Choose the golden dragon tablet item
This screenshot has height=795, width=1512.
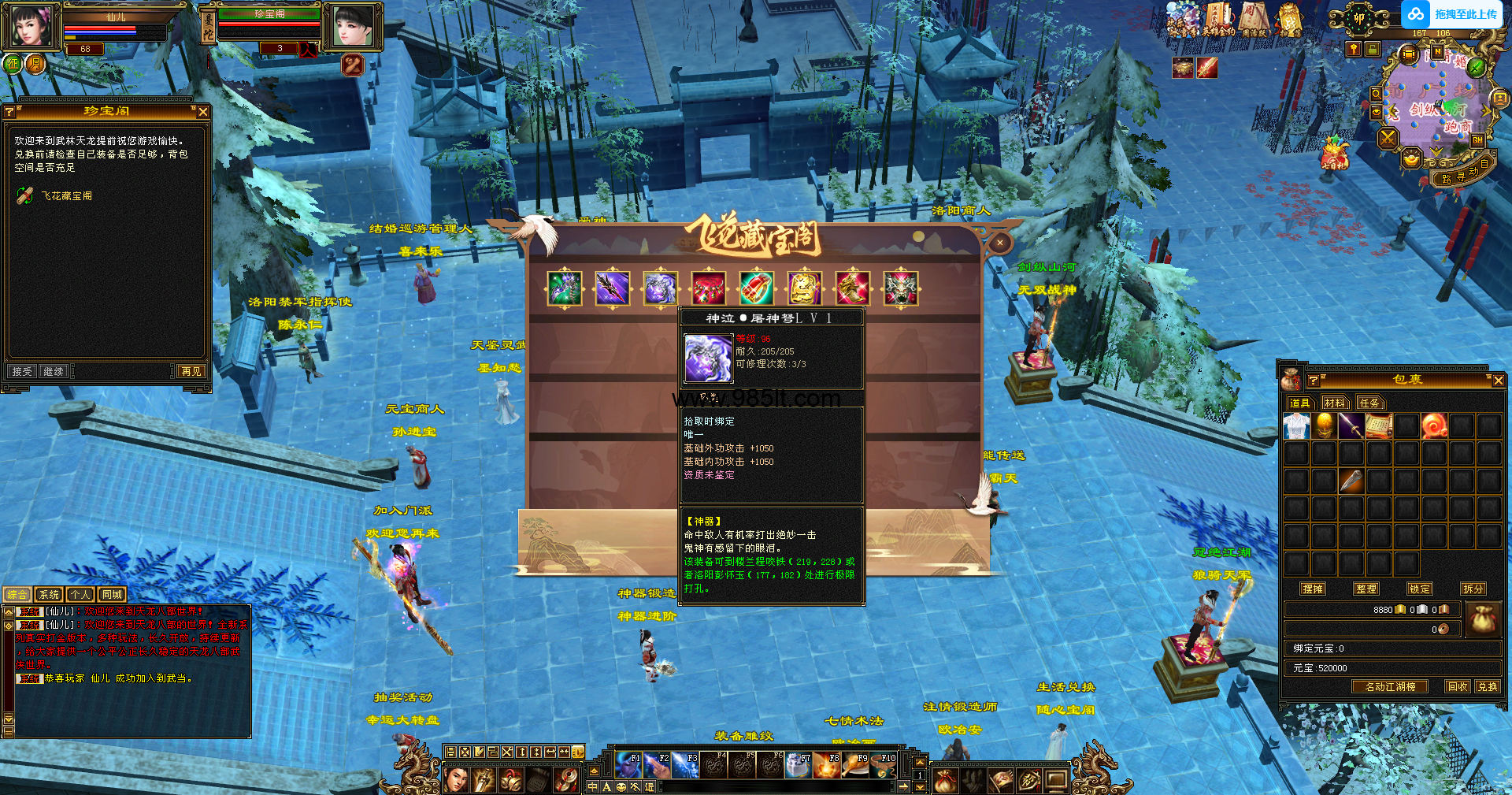[x=804, y=288]
